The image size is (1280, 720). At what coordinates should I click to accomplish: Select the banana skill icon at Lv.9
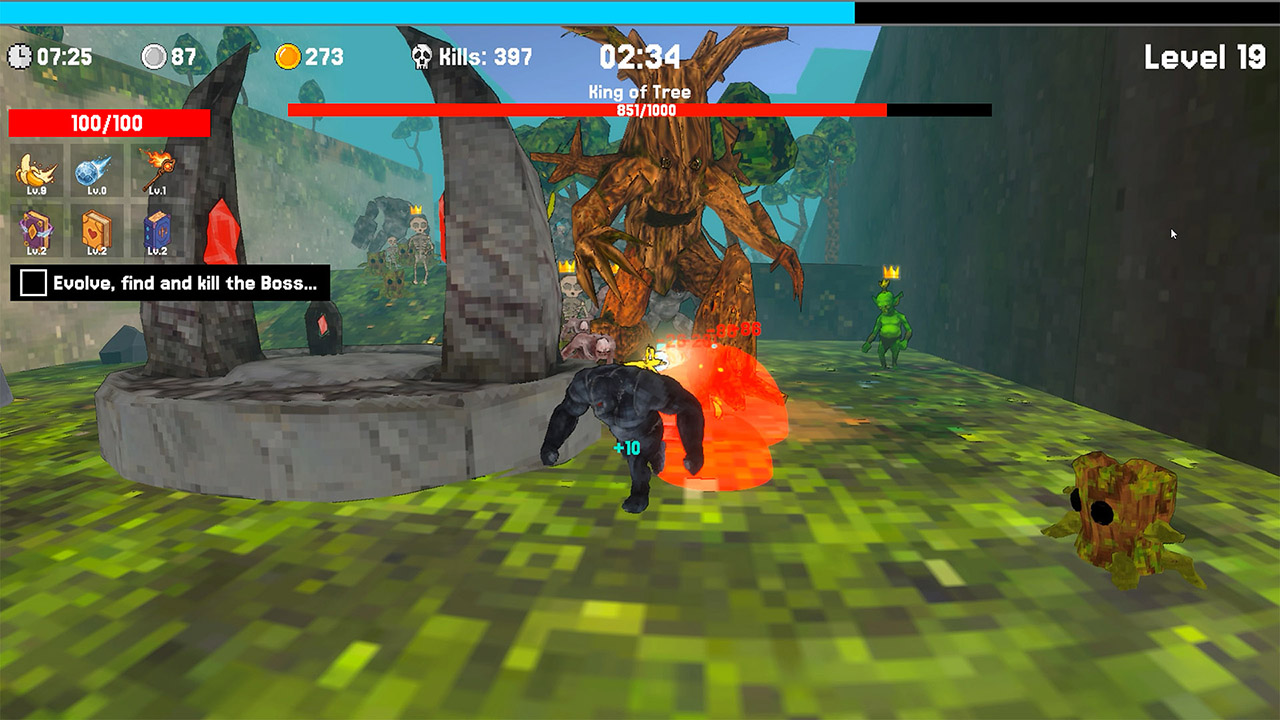36,170
